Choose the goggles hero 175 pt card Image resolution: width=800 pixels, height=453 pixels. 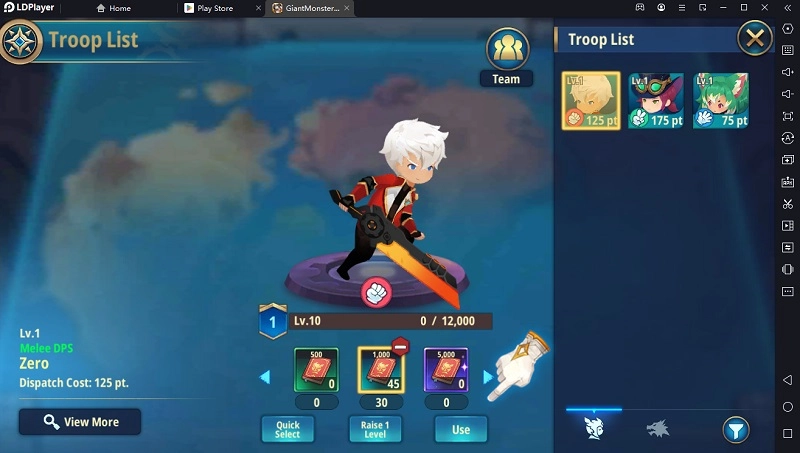[x=656, y=101]
